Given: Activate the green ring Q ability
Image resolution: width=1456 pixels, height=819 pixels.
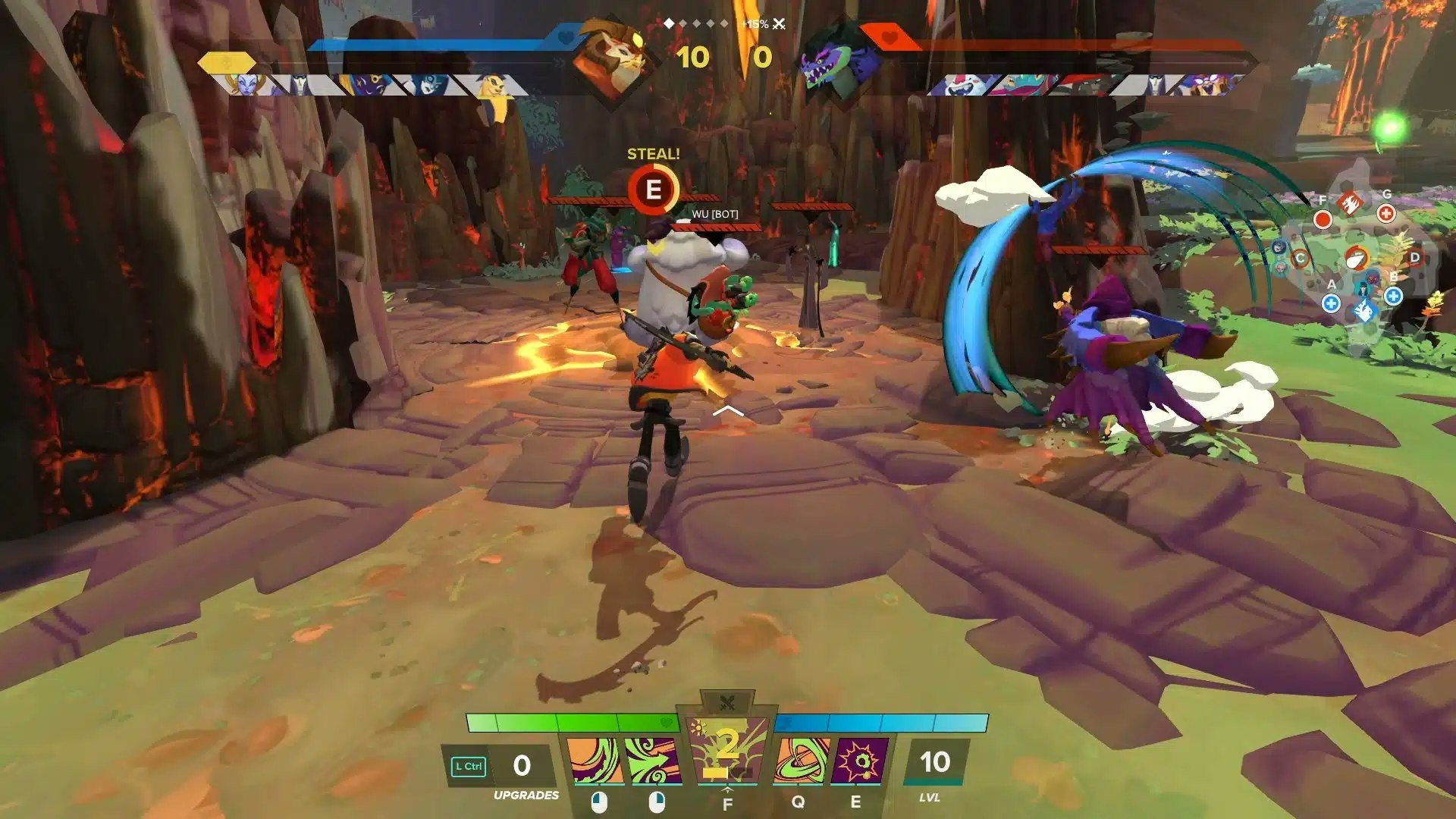Looking at the screenshot, I should point(801,761).
